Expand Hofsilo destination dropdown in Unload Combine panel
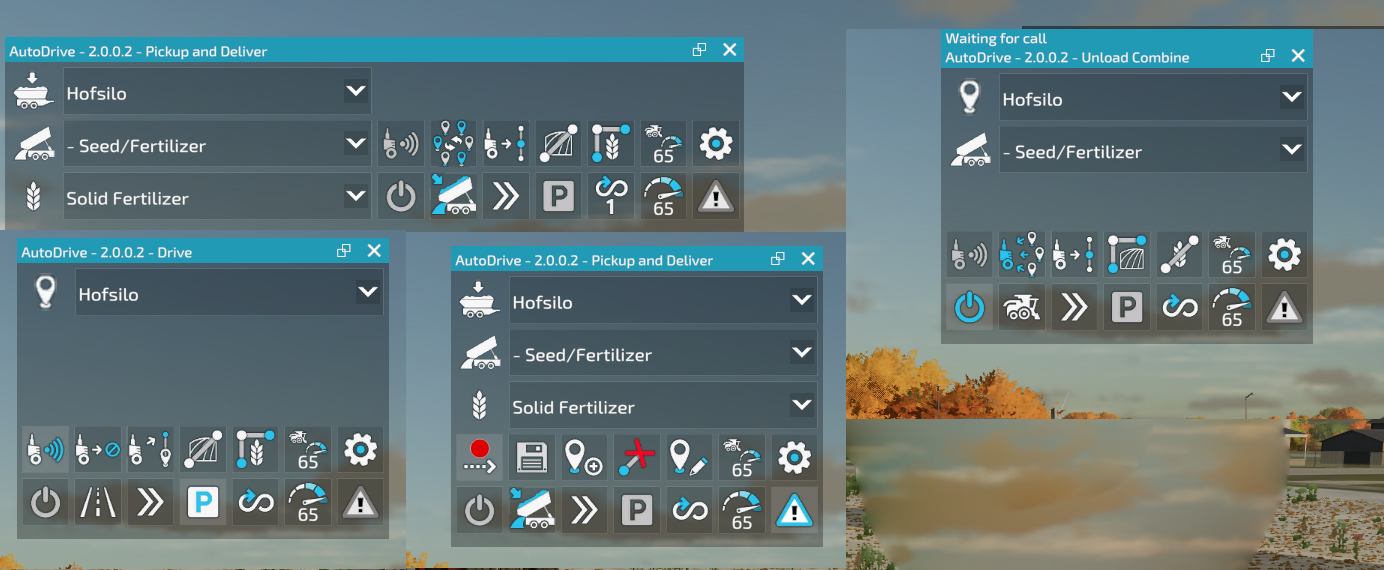The image size is (1384, 570). point(1291,98)
